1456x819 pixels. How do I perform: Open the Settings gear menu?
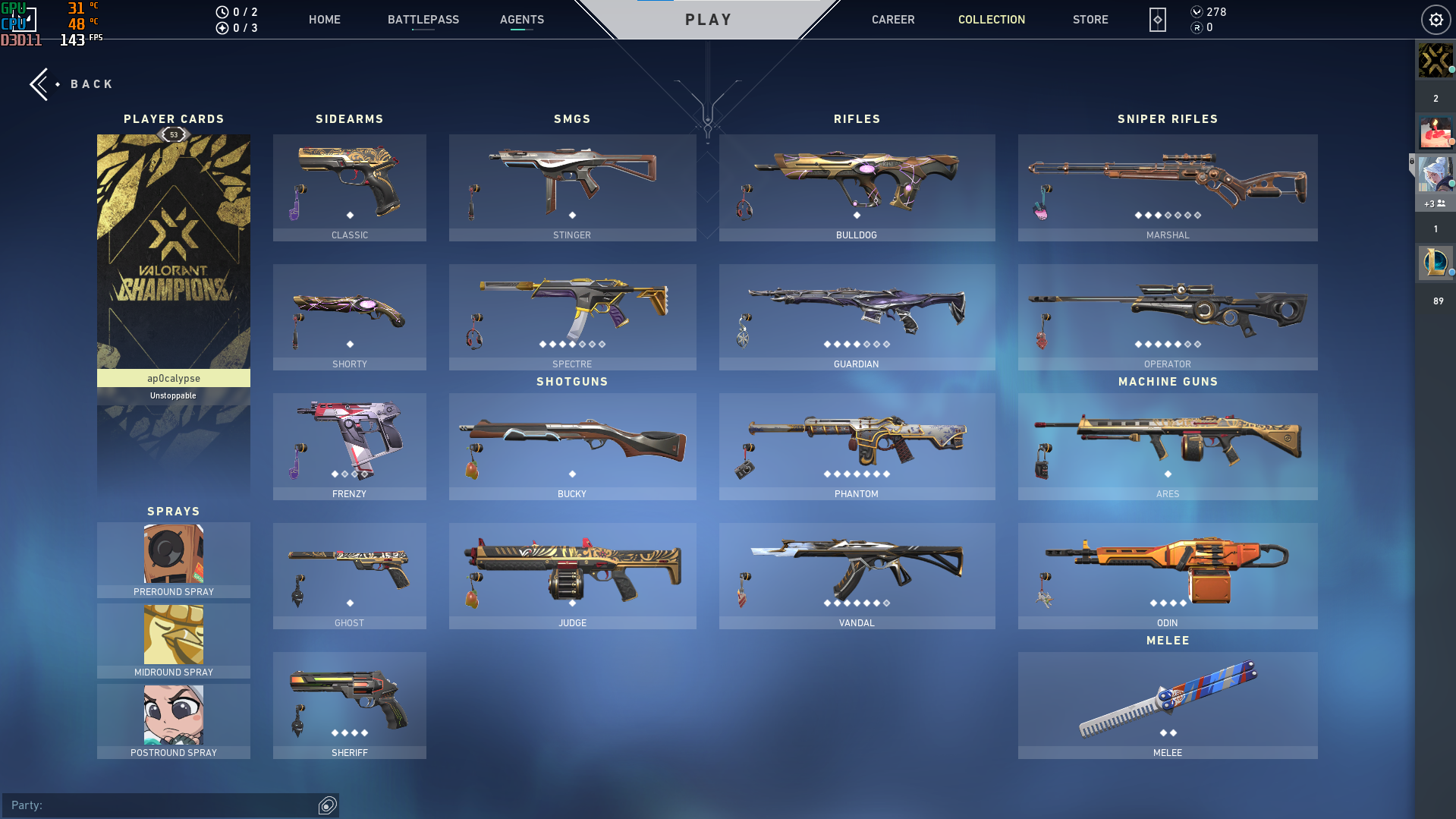[x=1435, y=20]
